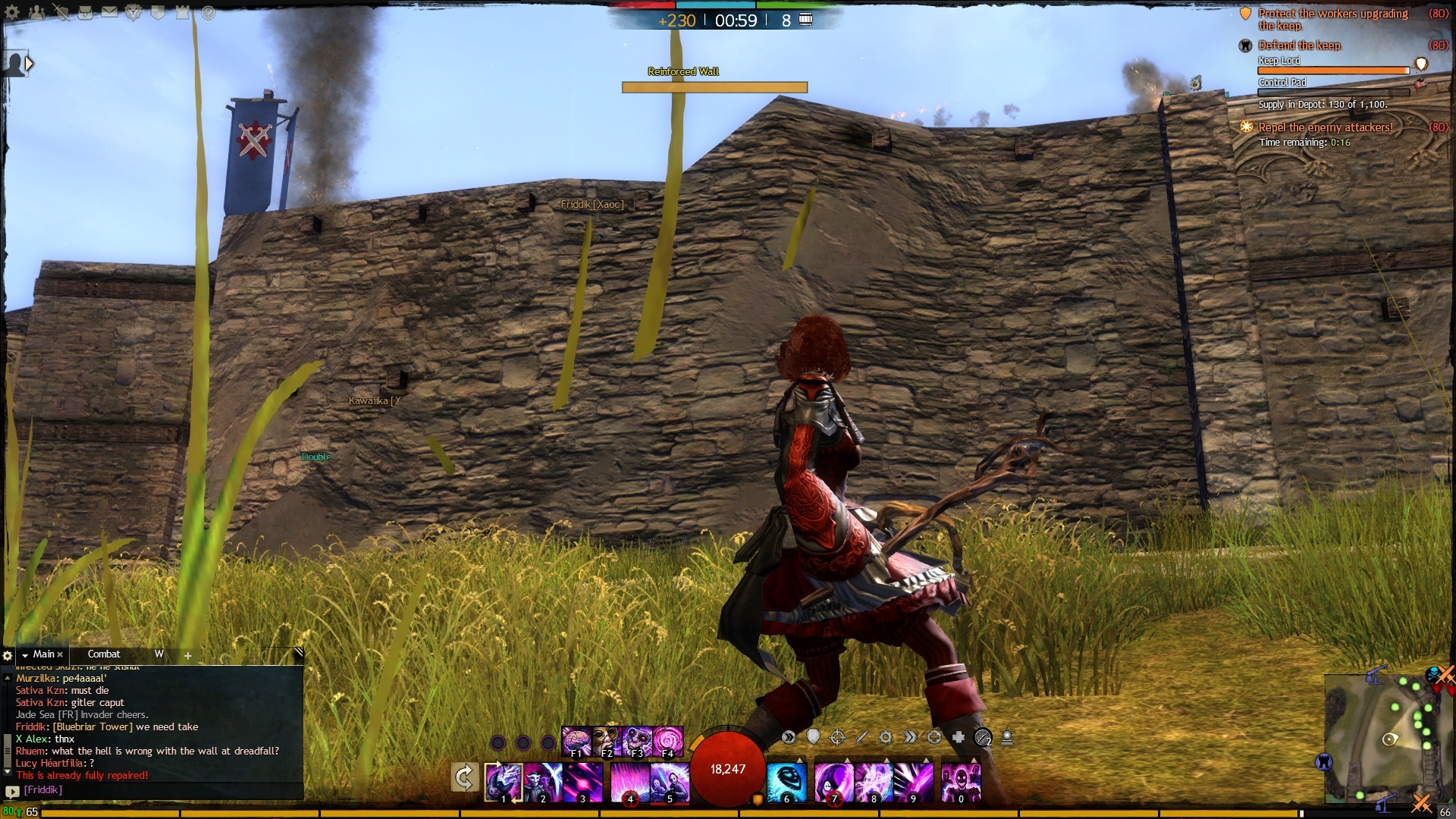Add a new chat tab
The image size is (1456, 819).
click(188, 655)
